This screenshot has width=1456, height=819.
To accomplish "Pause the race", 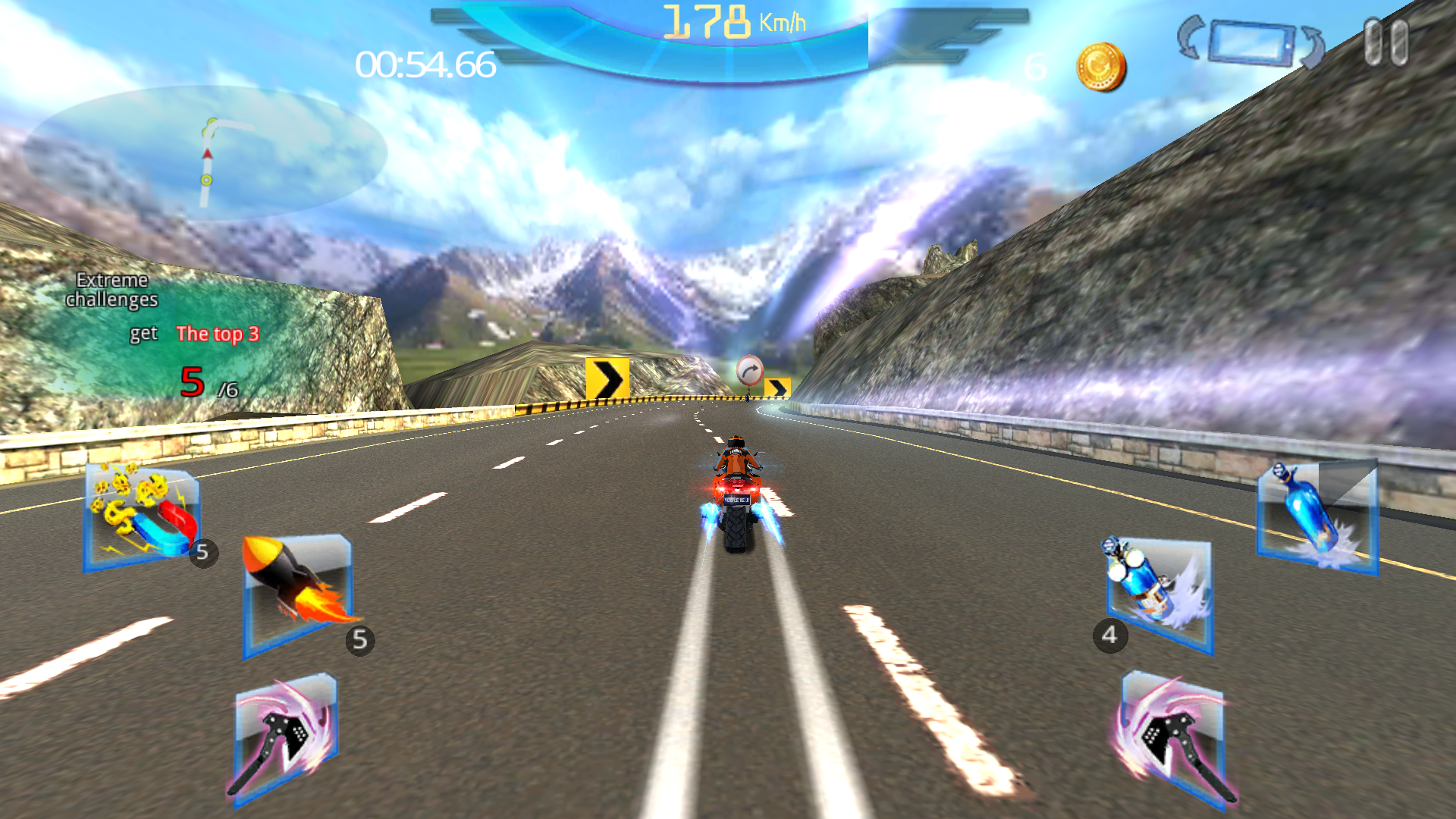I will pyautogui.click(x=1388, y=42).
